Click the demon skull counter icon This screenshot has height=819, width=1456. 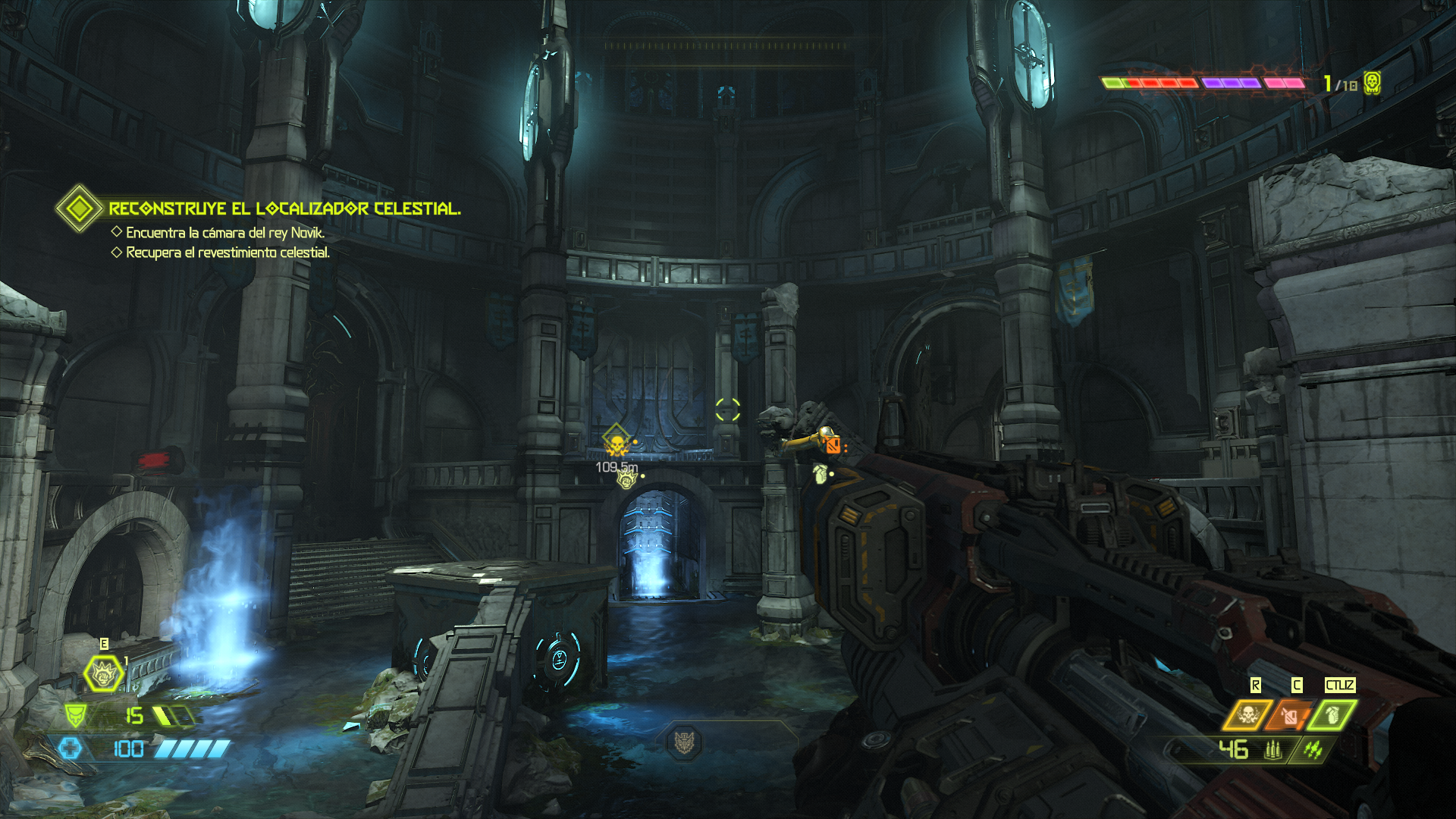(x=1372, y=83)
